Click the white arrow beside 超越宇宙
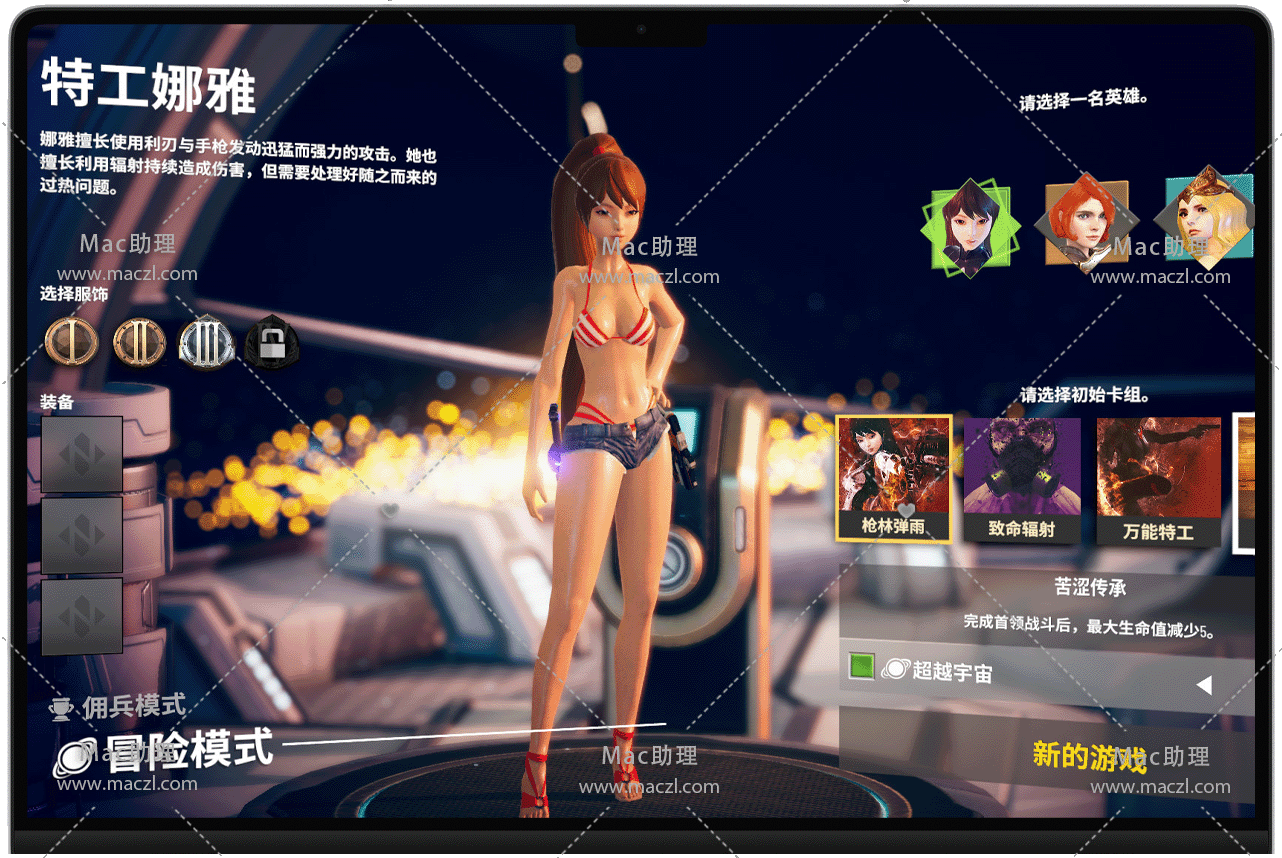 1204,685
